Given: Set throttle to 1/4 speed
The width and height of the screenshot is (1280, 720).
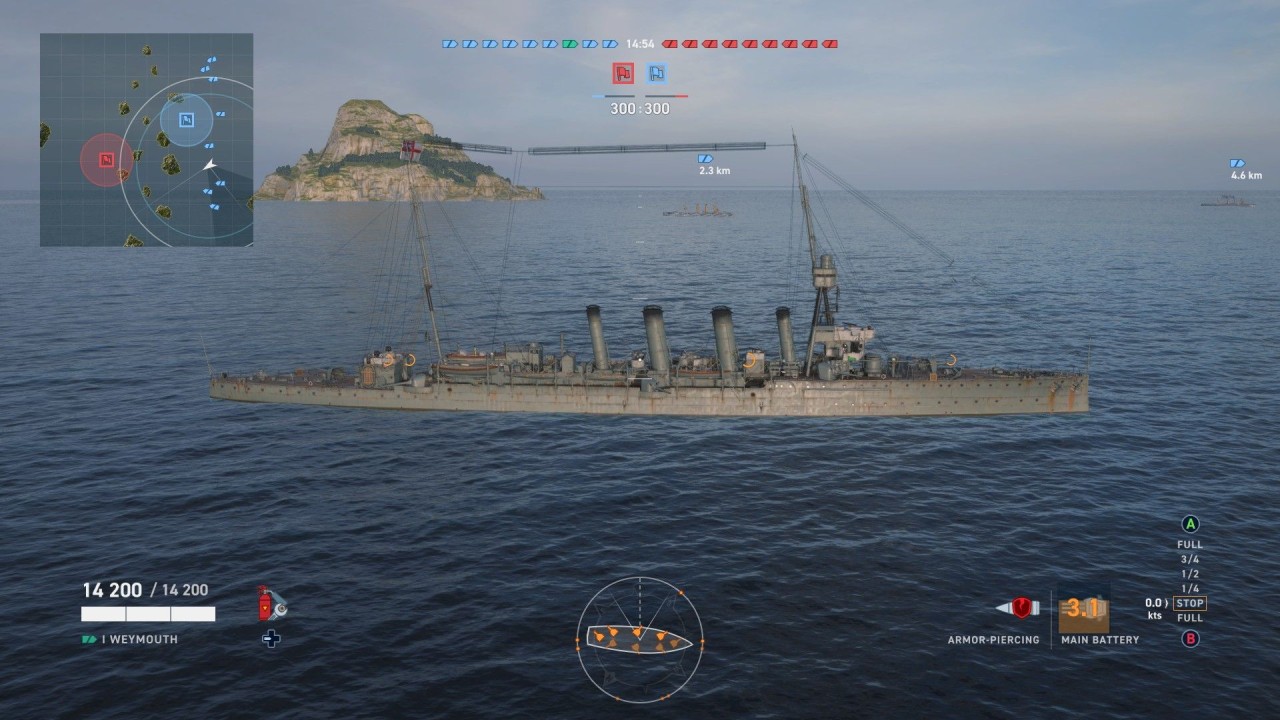Looking at the screenshot, I should coord(1190,588).
